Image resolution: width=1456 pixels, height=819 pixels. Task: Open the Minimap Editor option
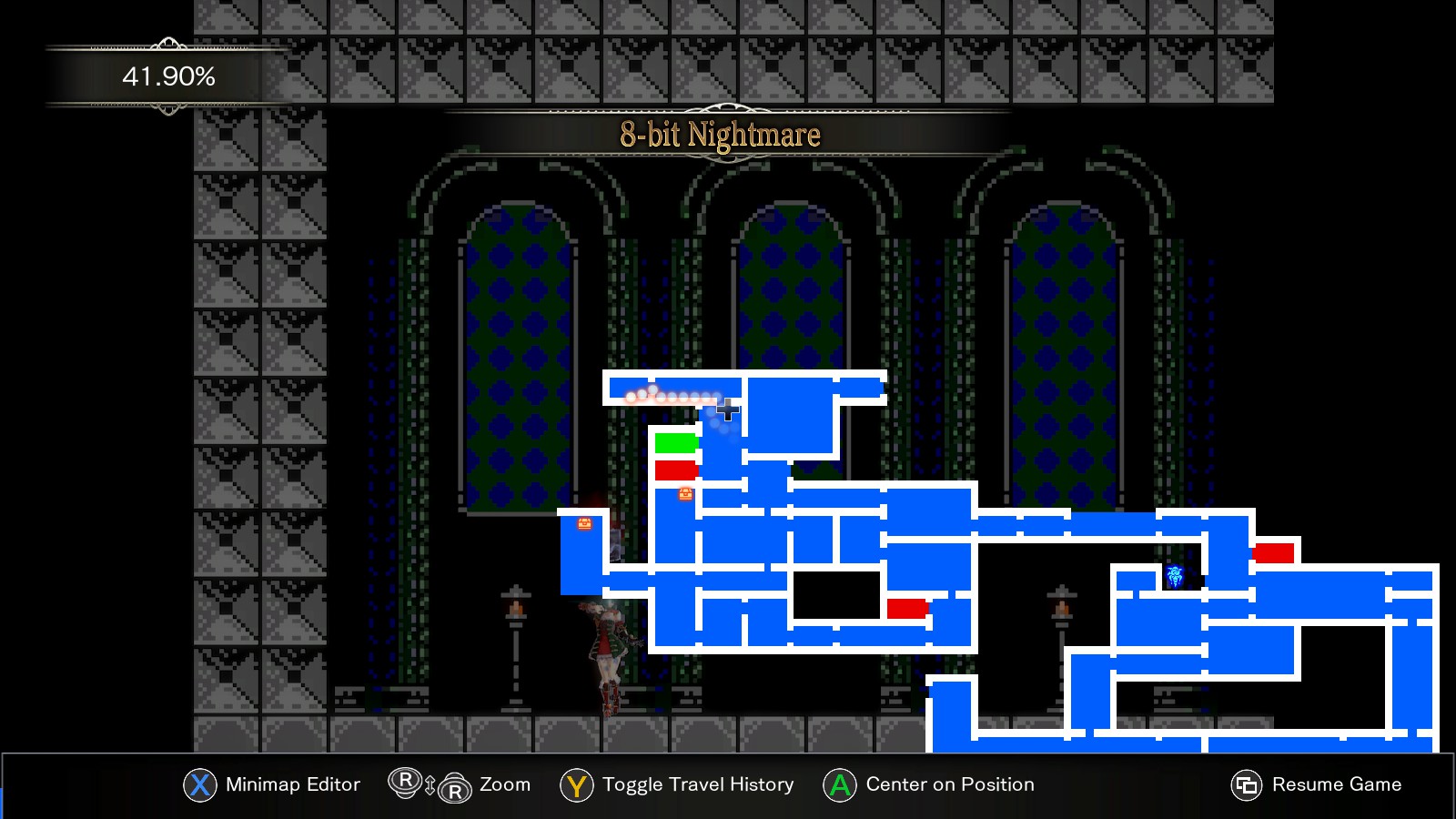(292, 784)
